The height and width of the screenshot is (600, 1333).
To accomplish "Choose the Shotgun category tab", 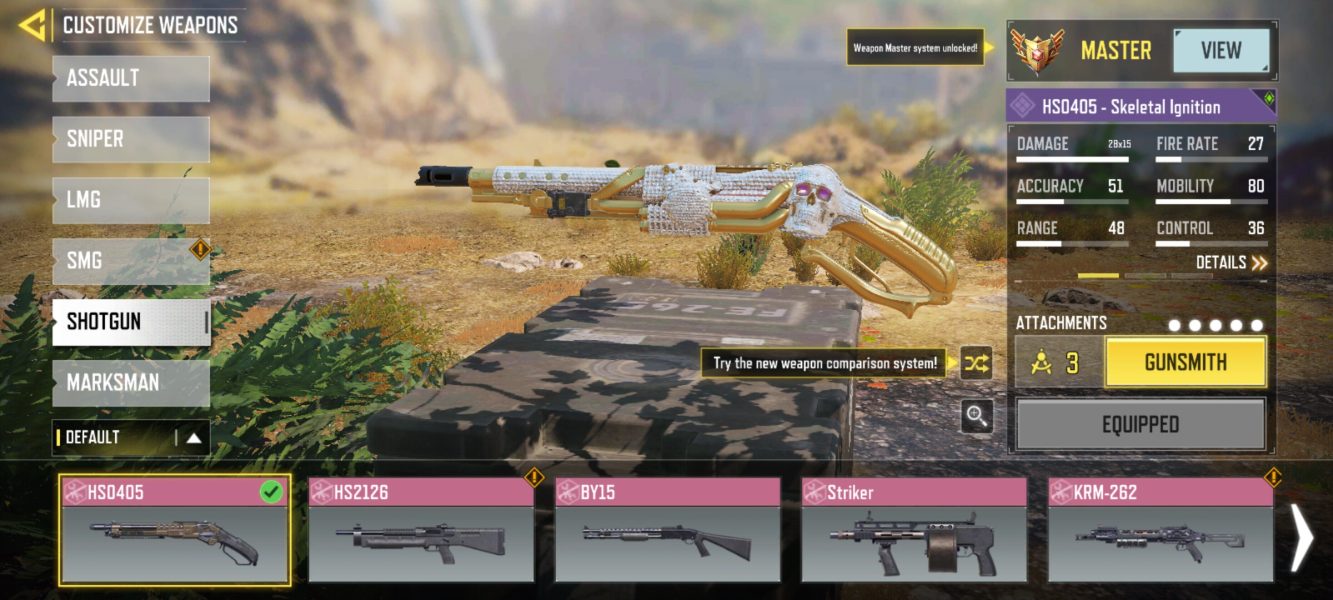I will pyautogui.click(x=131, y=322).
